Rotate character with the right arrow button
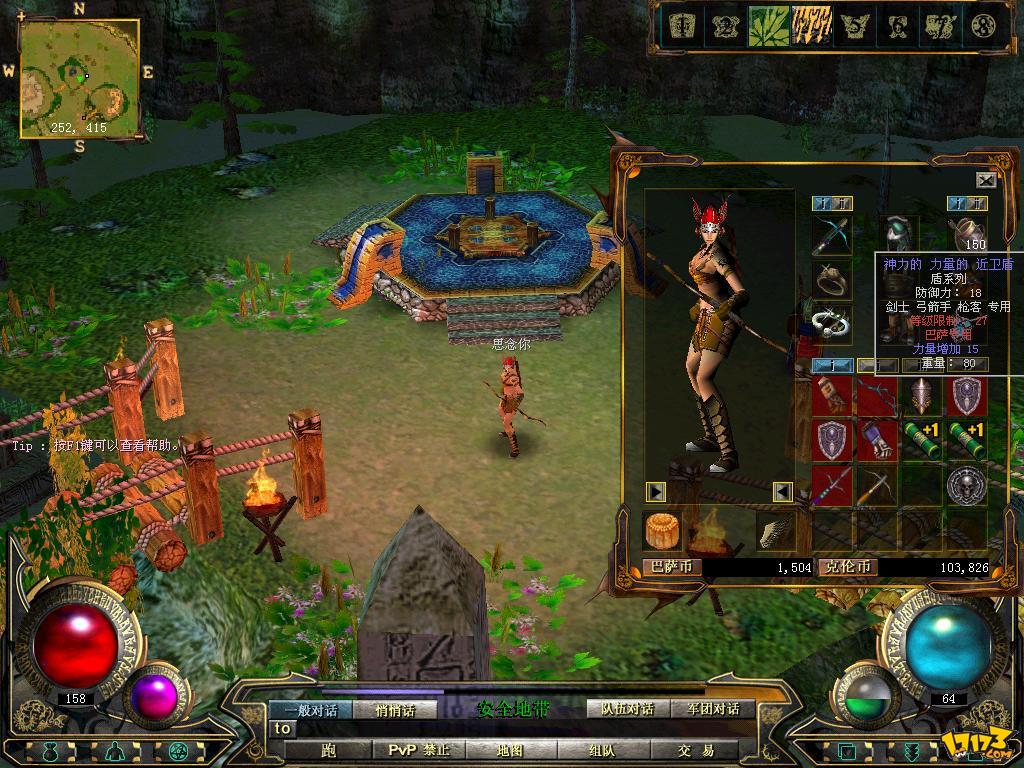Viewport: 1024px width, 768px height. click(656, 491)
